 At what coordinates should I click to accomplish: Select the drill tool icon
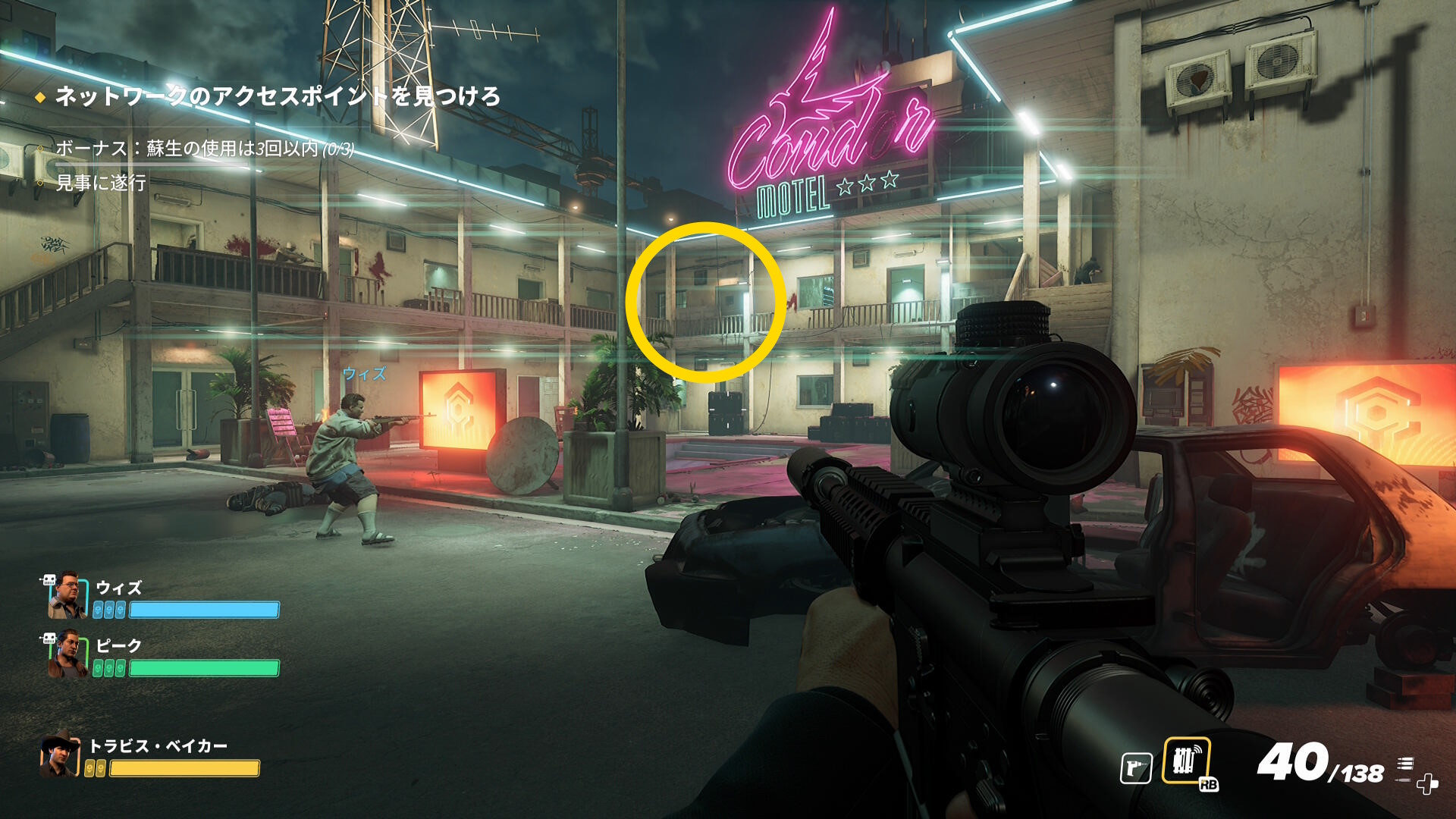[x=1136, y=767]
